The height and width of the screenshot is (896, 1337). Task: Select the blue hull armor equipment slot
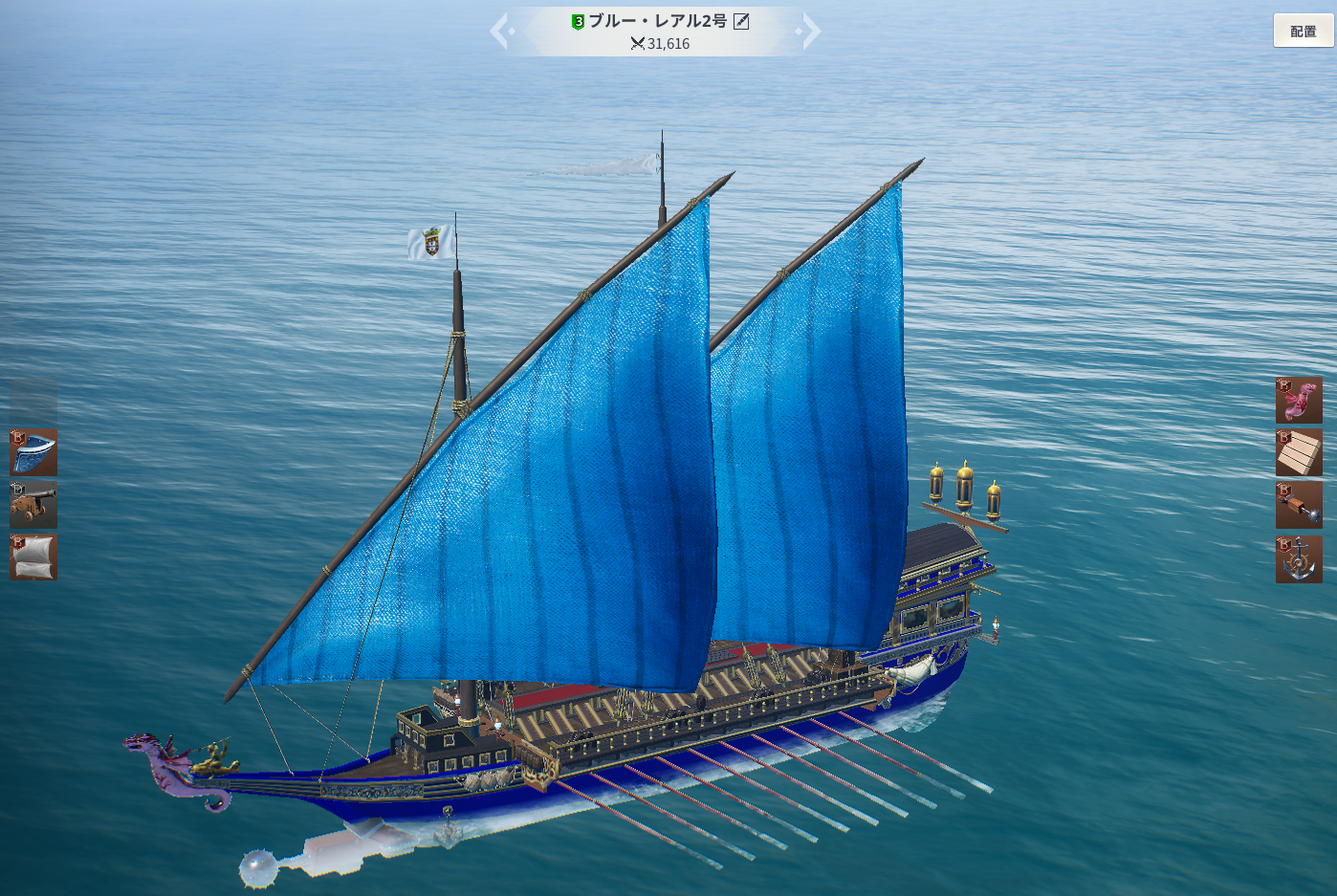point(33,451)
